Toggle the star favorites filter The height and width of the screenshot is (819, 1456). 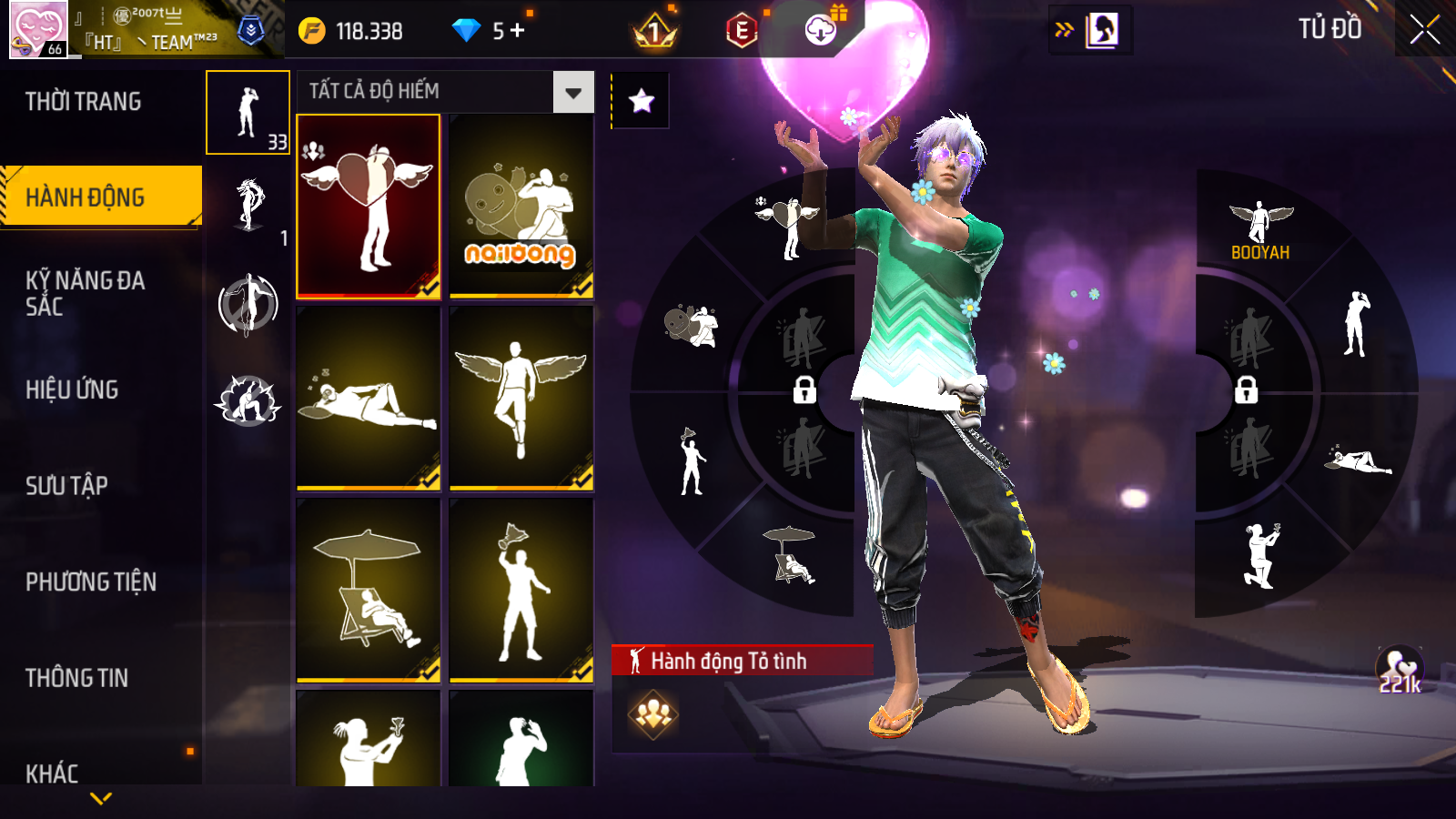pos(642,101)
